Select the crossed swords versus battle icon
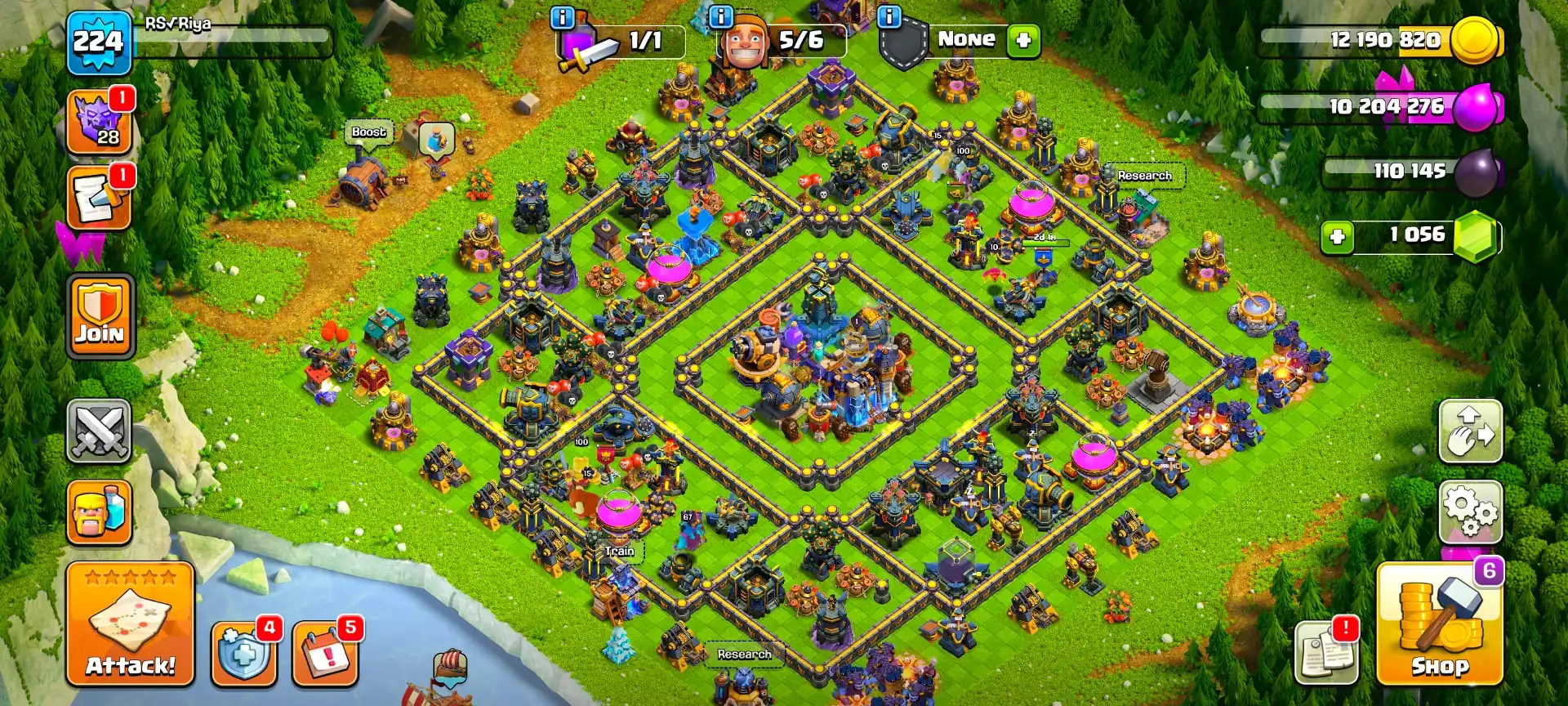The width and height of the screenshot is (1568, 706). click(x=98, y=431)
